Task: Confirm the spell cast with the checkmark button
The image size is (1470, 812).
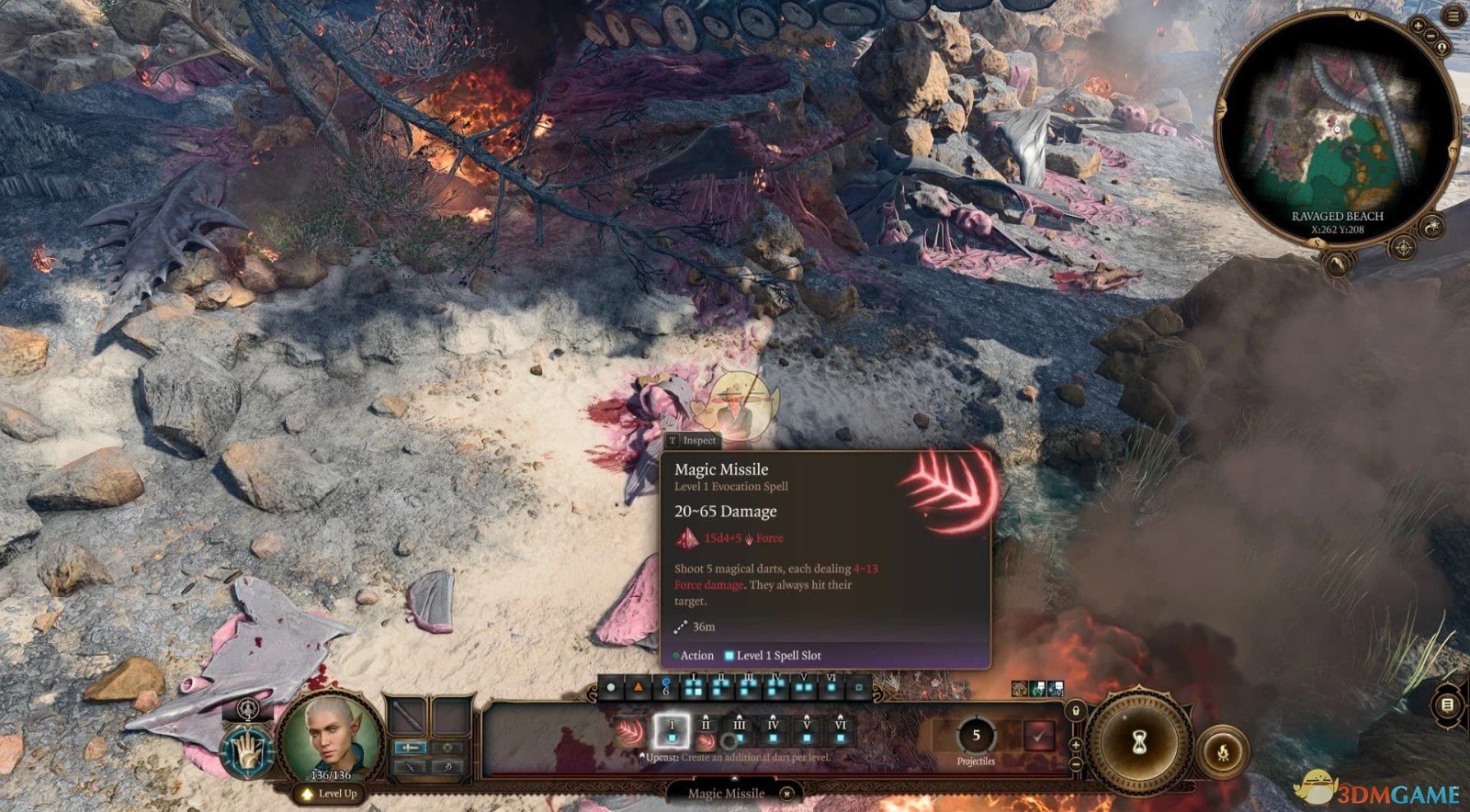Action: click(1039, 736)
